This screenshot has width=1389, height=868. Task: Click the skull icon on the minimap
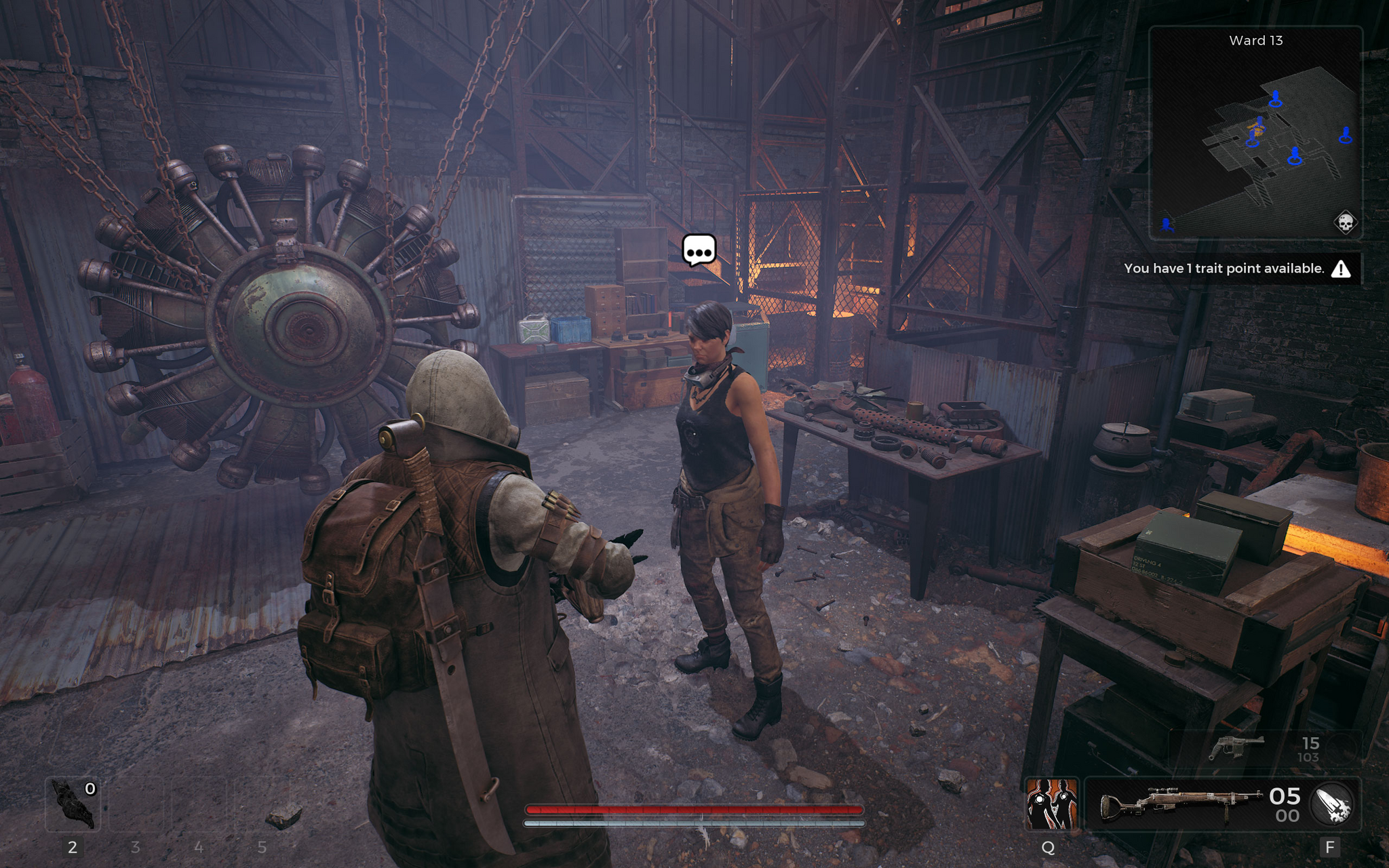coord(1346,222)
